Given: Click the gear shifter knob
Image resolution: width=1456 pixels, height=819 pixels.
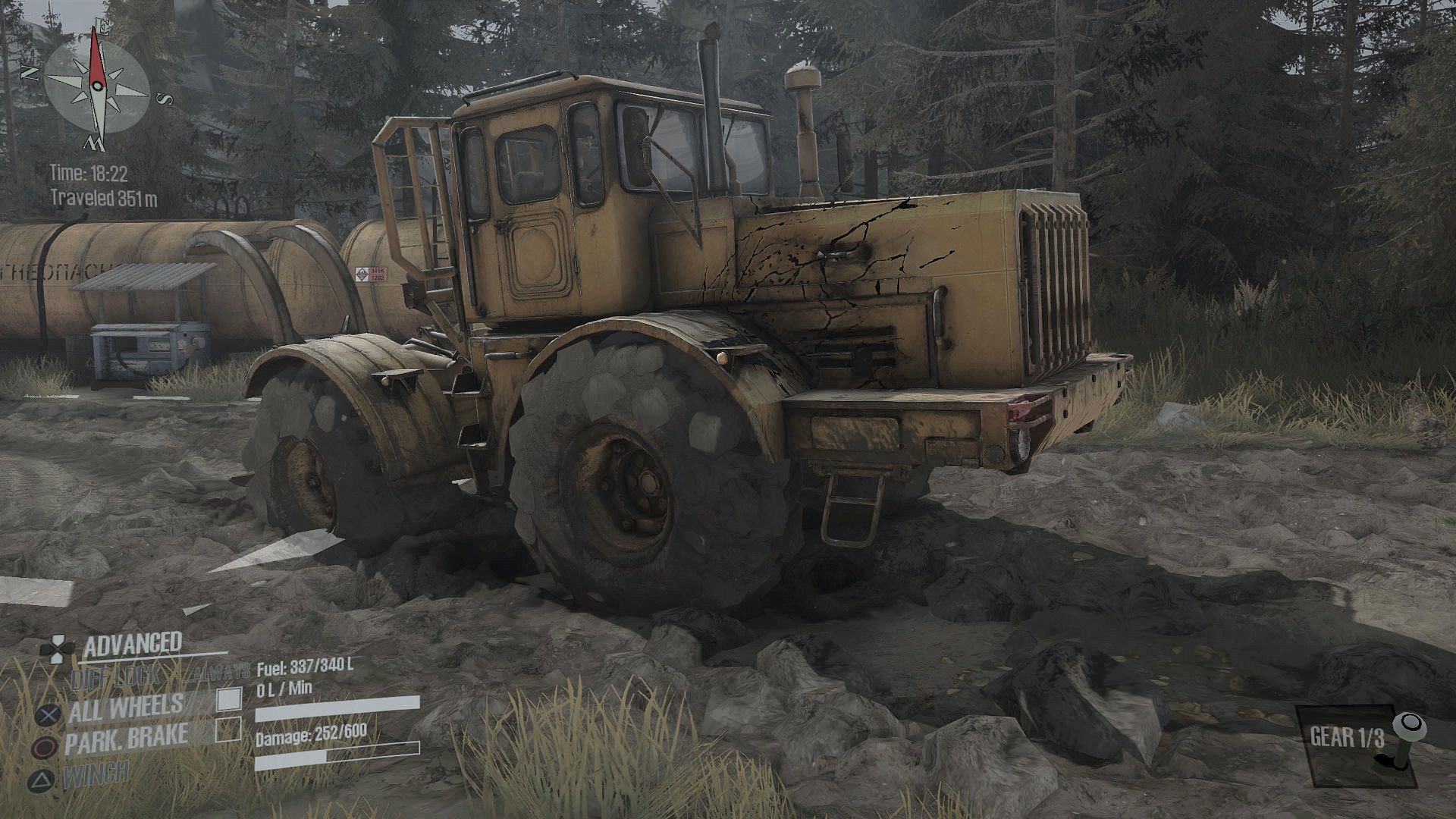Looking at the screenshot, I should click(x=1410, y=724).
